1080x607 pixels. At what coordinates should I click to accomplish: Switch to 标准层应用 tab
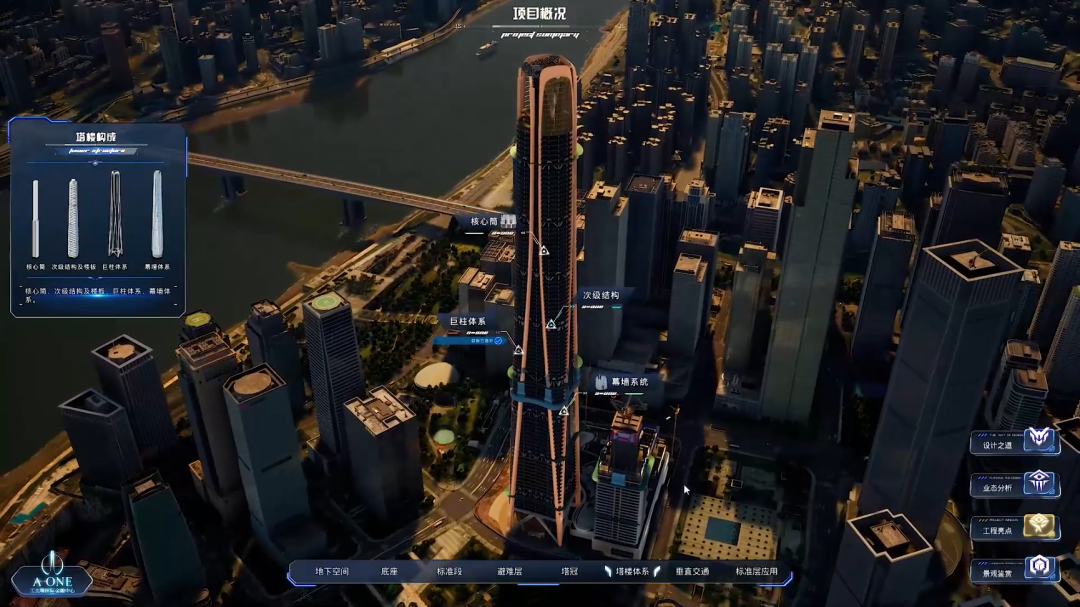(x=756, y=572)
